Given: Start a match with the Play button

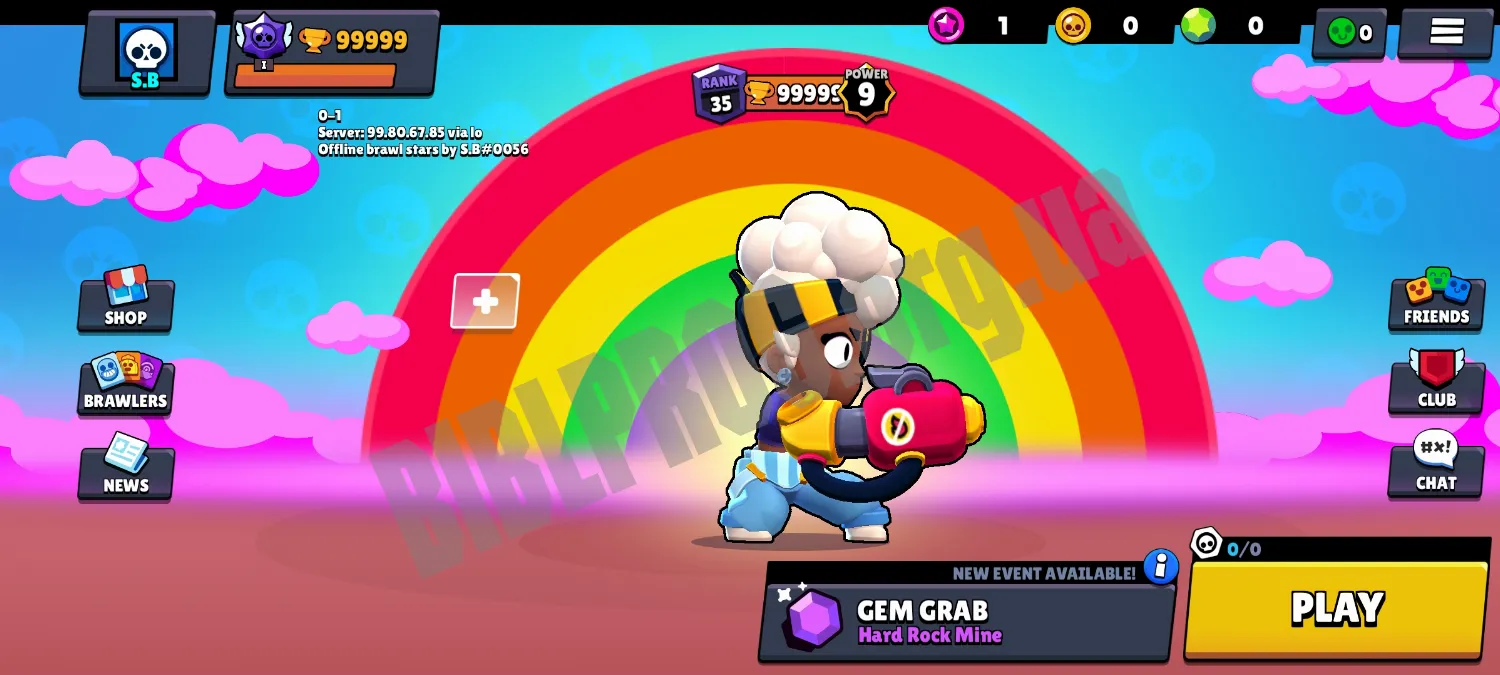Looking at the screenshot, I should (1336, 608).
